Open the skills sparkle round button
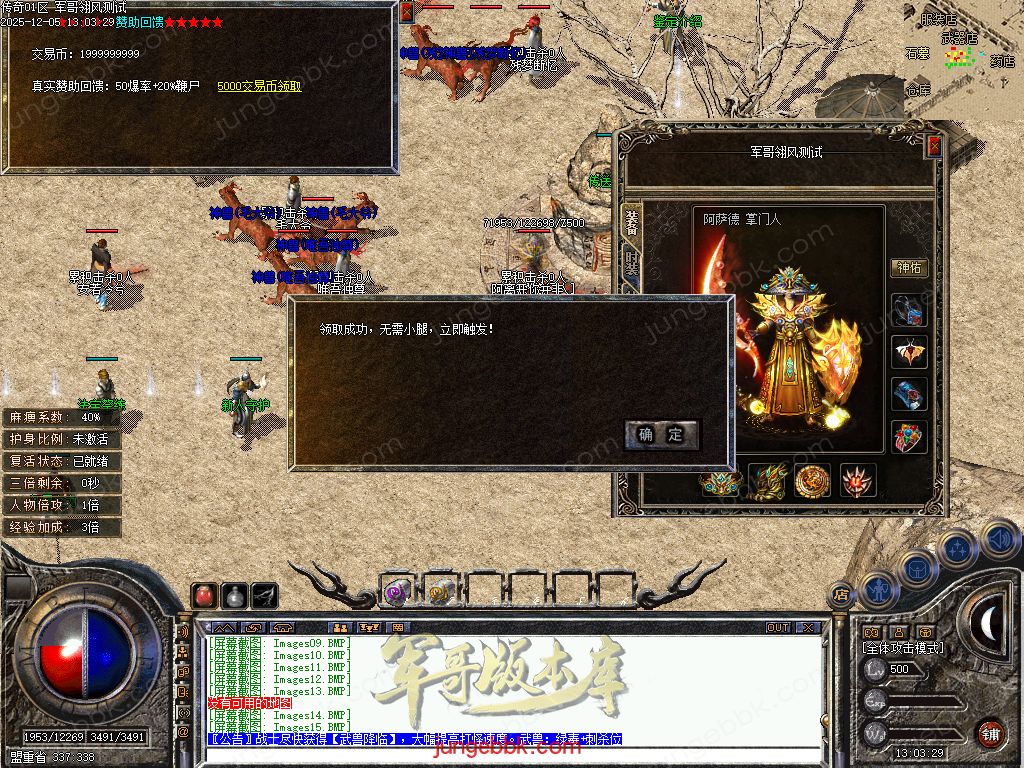 [958, 549]
